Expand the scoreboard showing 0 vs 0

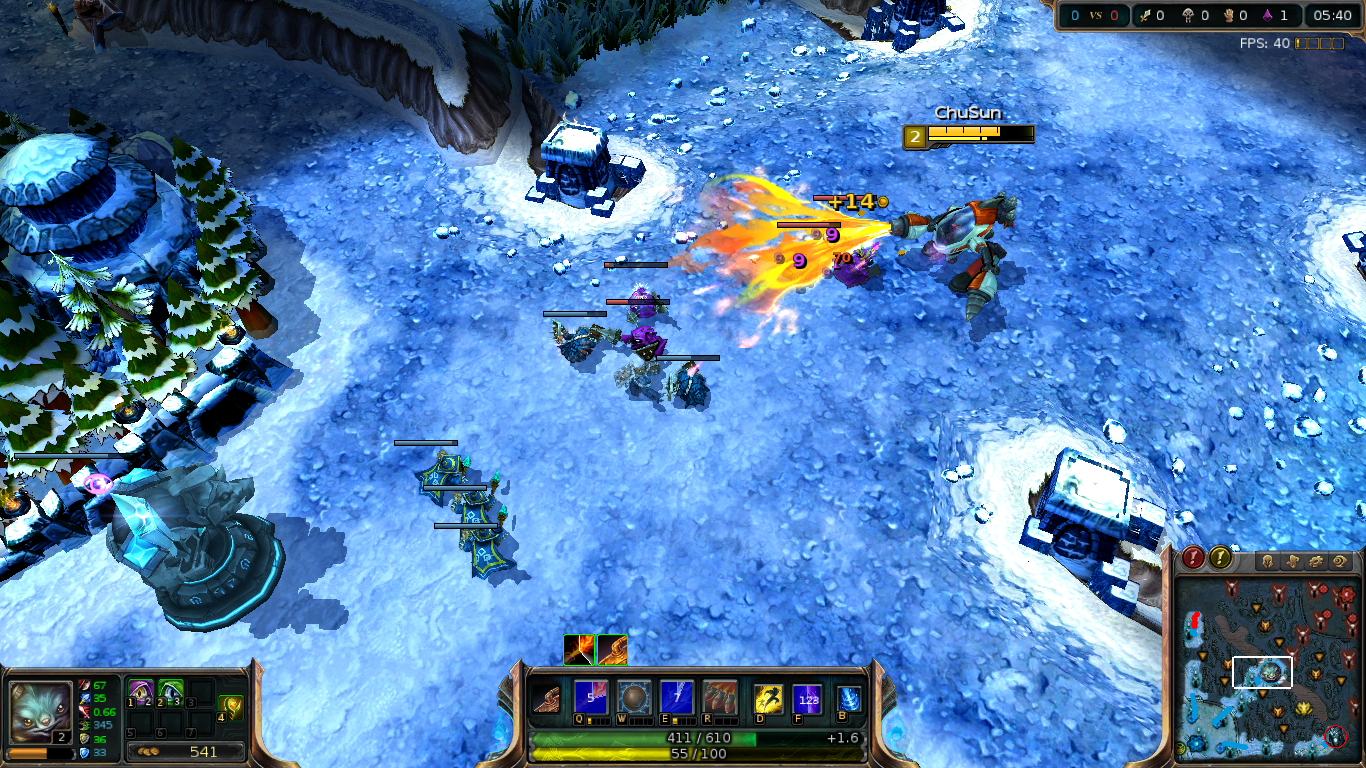1093,15
